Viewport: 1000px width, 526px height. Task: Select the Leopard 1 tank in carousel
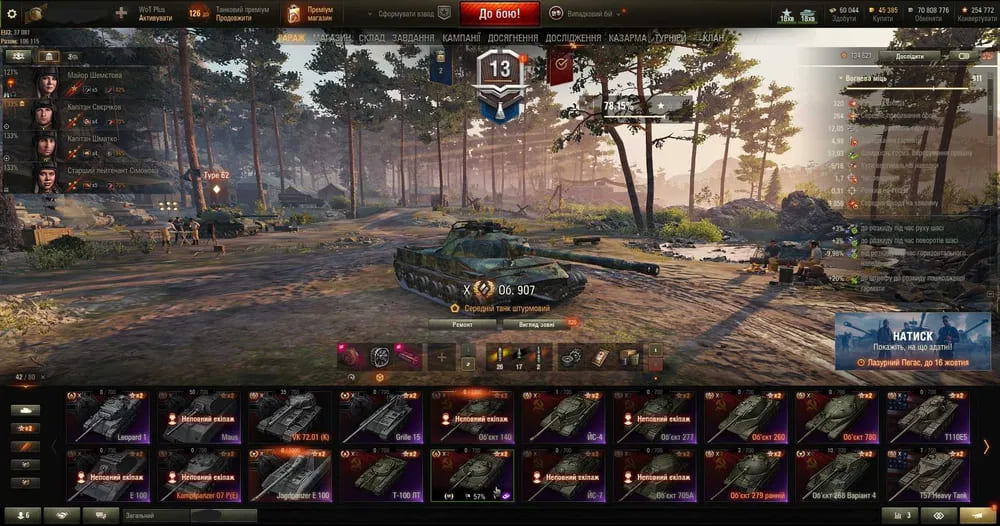coord(106,416)
